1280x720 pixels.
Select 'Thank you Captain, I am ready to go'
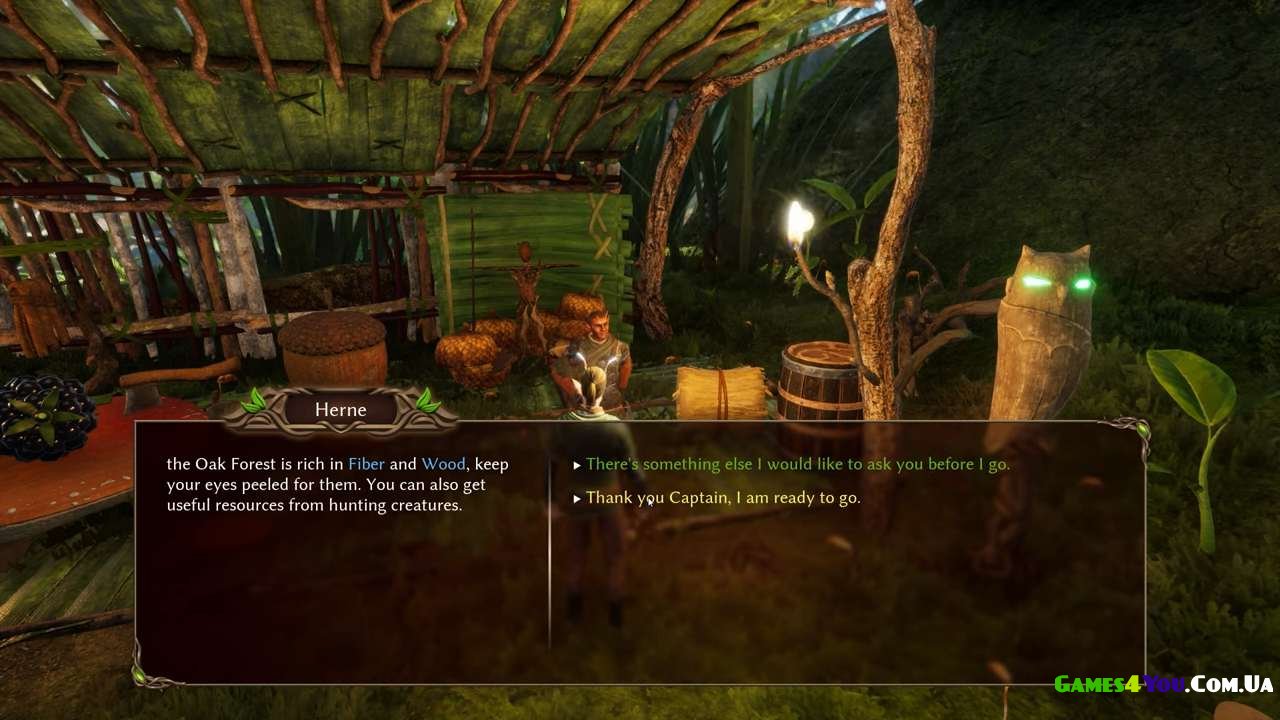click(x=722, y=497)
